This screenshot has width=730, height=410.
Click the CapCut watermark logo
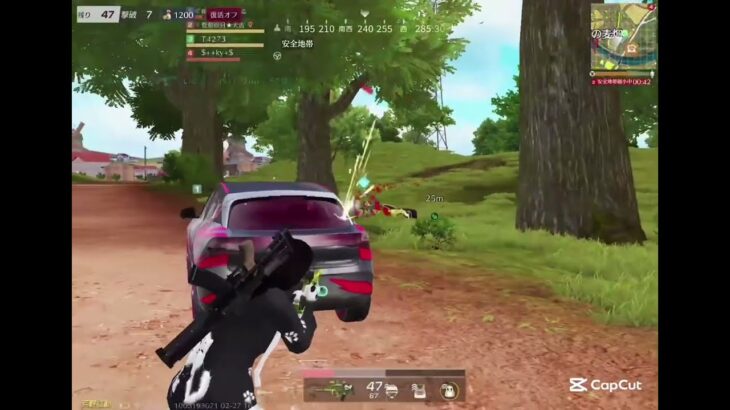605,385
